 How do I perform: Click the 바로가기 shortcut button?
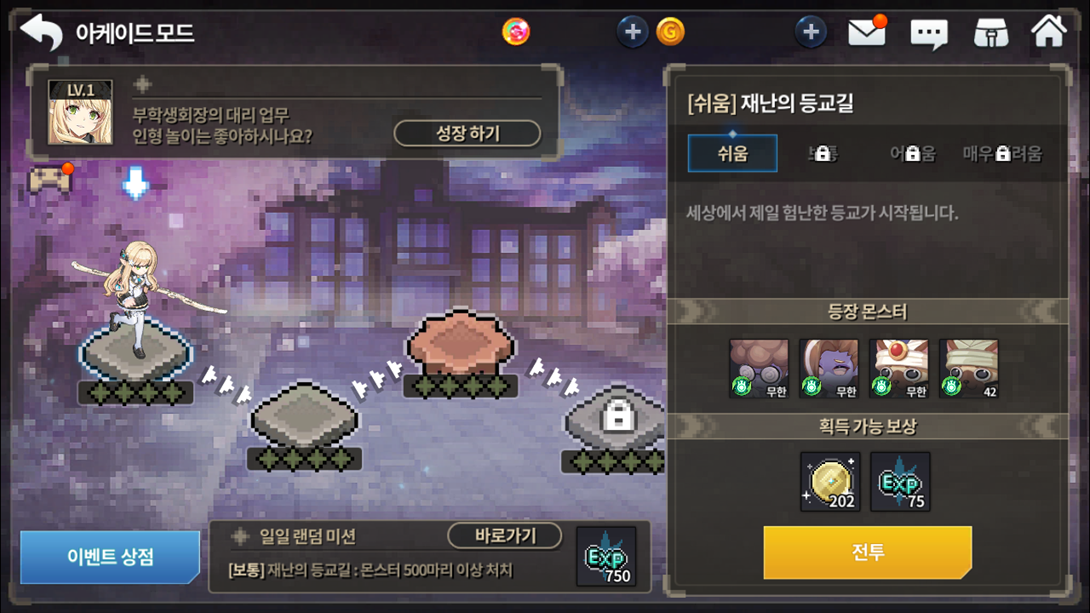click(x=504, y=536)
